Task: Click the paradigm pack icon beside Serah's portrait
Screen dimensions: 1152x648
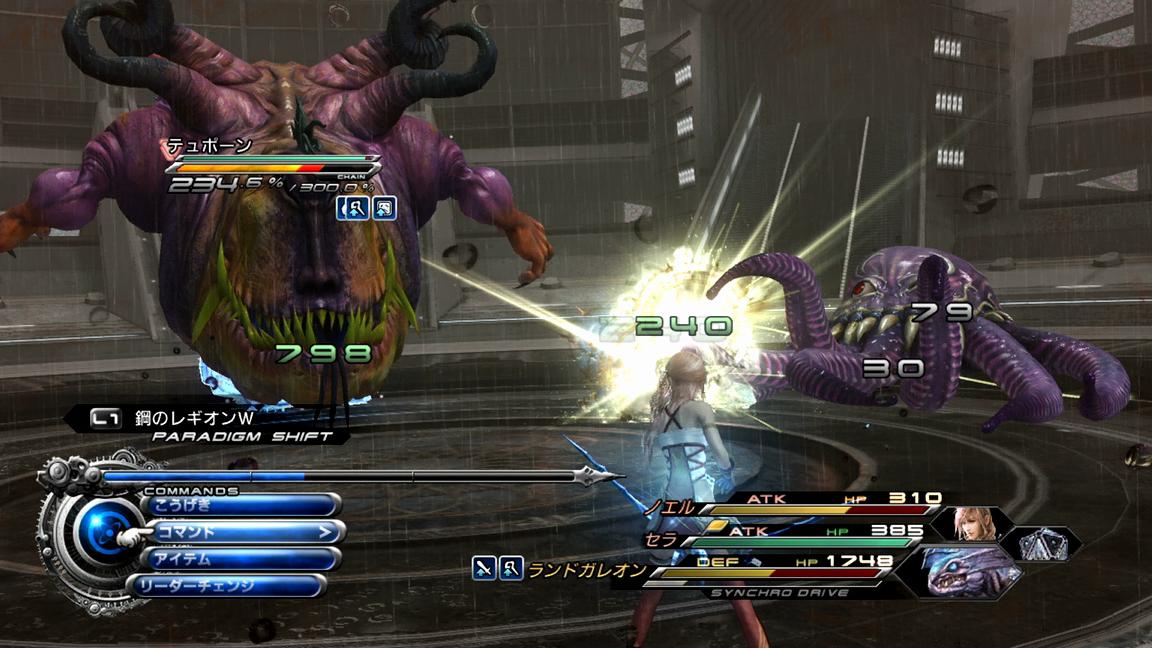Action: pyautogui.click(x=1044, y=543)
